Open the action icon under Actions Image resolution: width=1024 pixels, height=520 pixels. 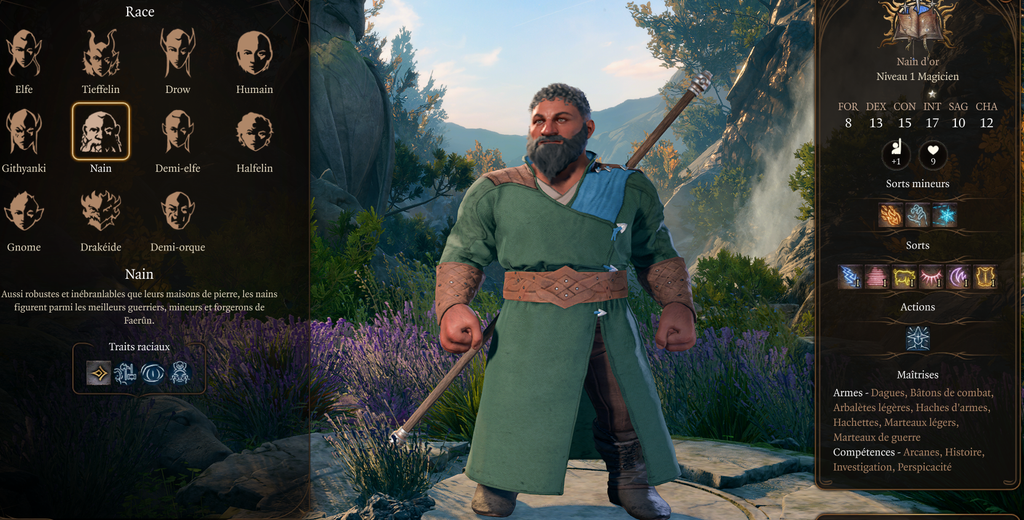[917, 339]
